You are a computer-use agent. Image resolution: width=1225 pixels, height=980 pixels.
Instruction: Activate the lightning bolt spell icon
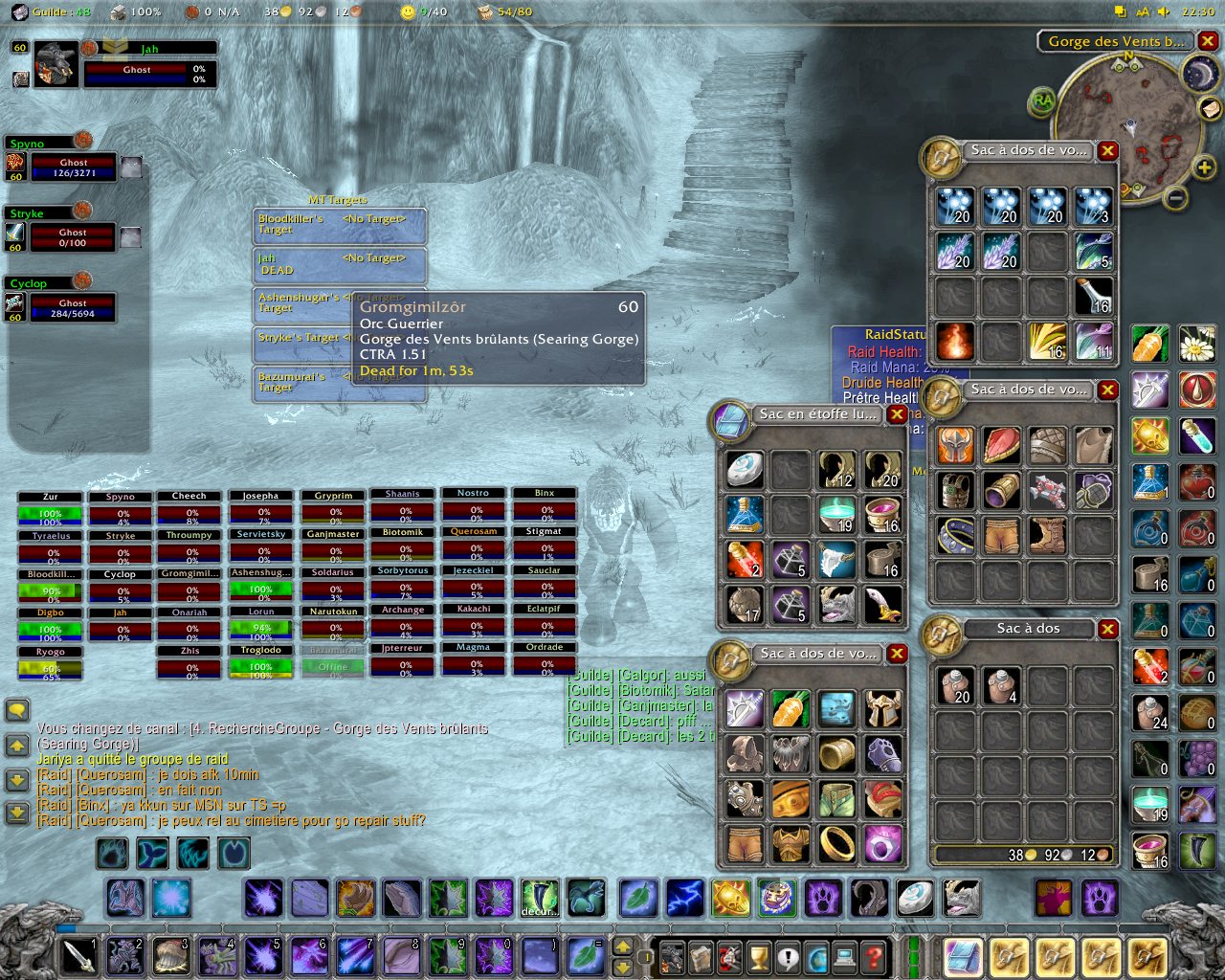click(685, 899)
